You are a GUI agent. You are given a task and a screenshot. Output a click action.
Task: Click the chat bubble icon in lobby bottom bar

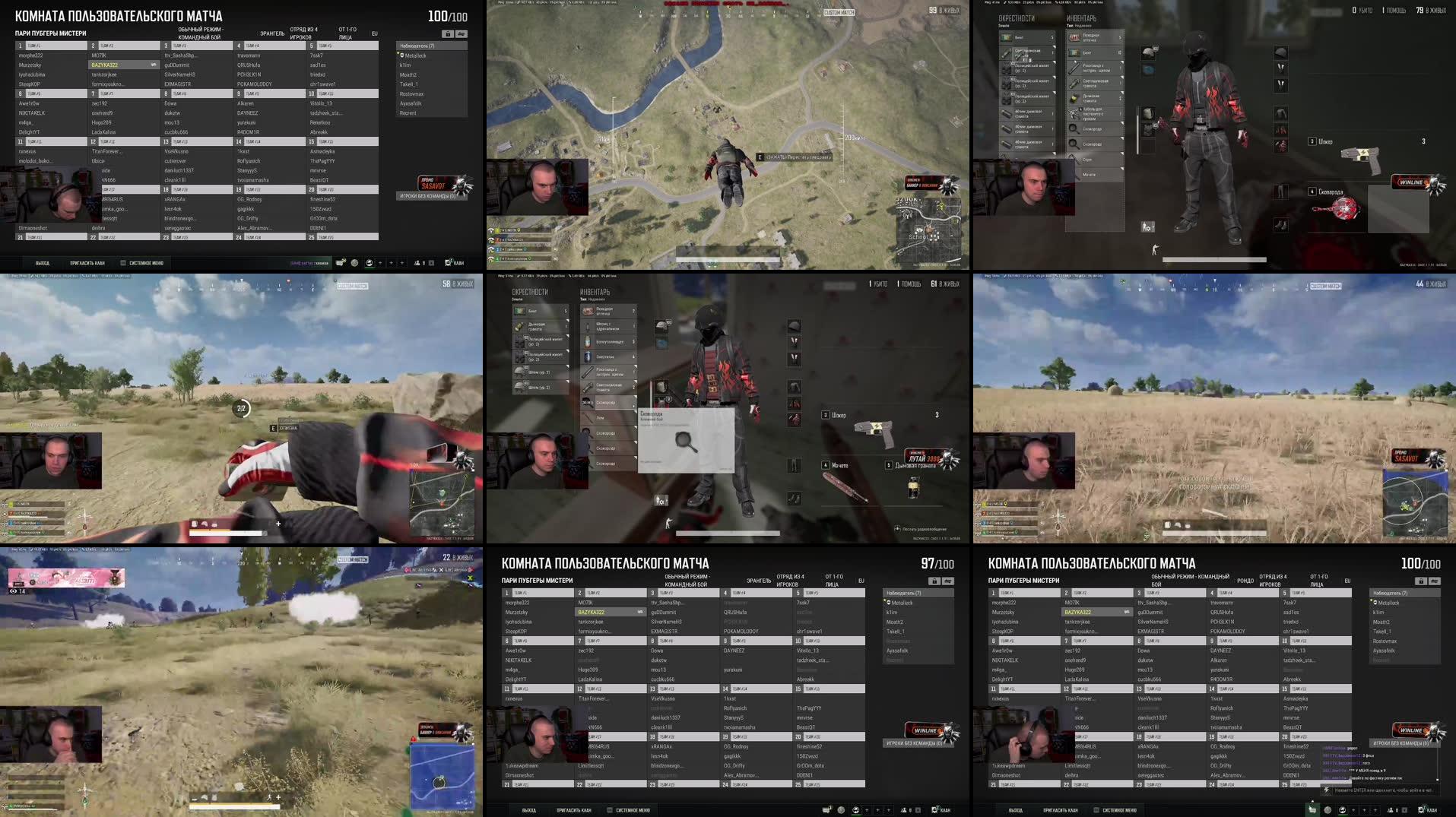(x=339, y=262)
